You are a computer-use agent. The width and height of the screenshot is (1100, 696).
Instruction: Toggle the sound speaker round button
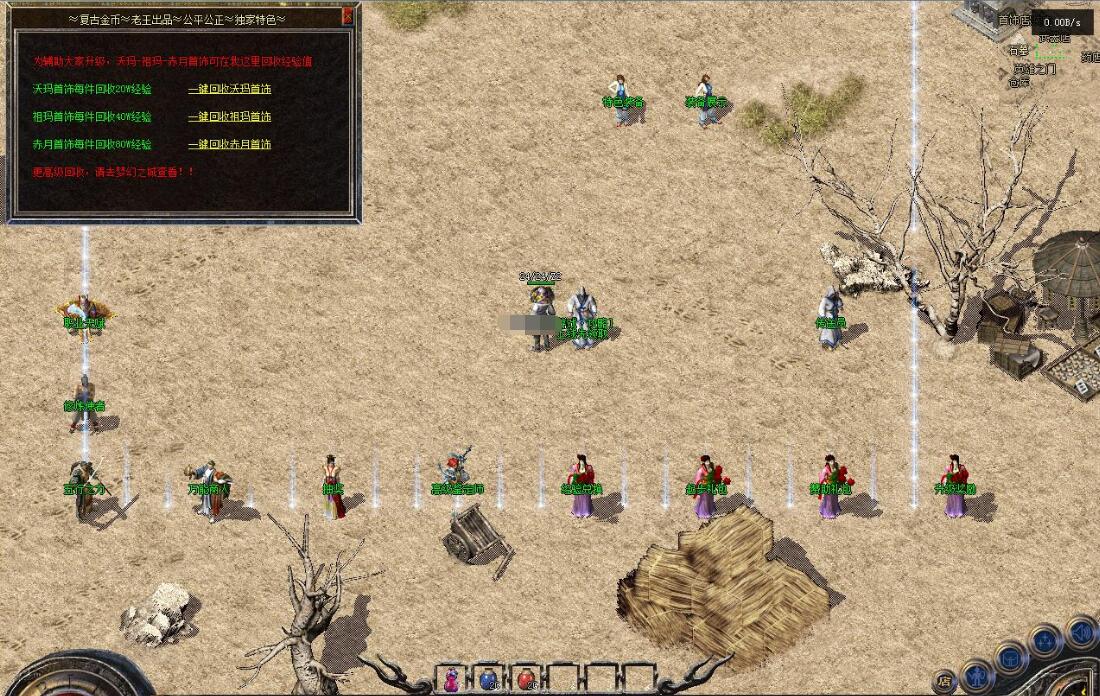[1081, 632]
